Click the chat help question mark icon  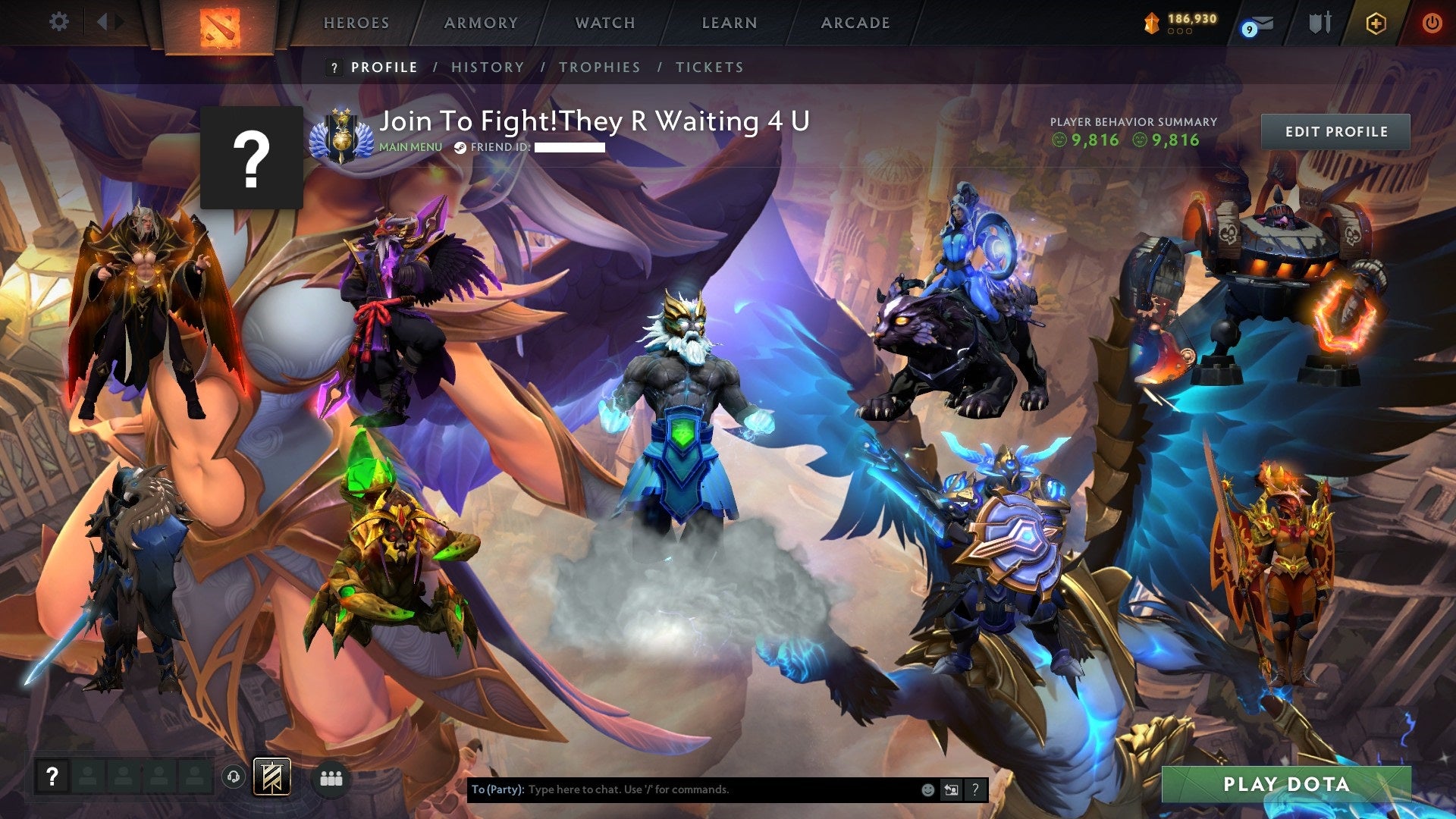tap(975, 789)
